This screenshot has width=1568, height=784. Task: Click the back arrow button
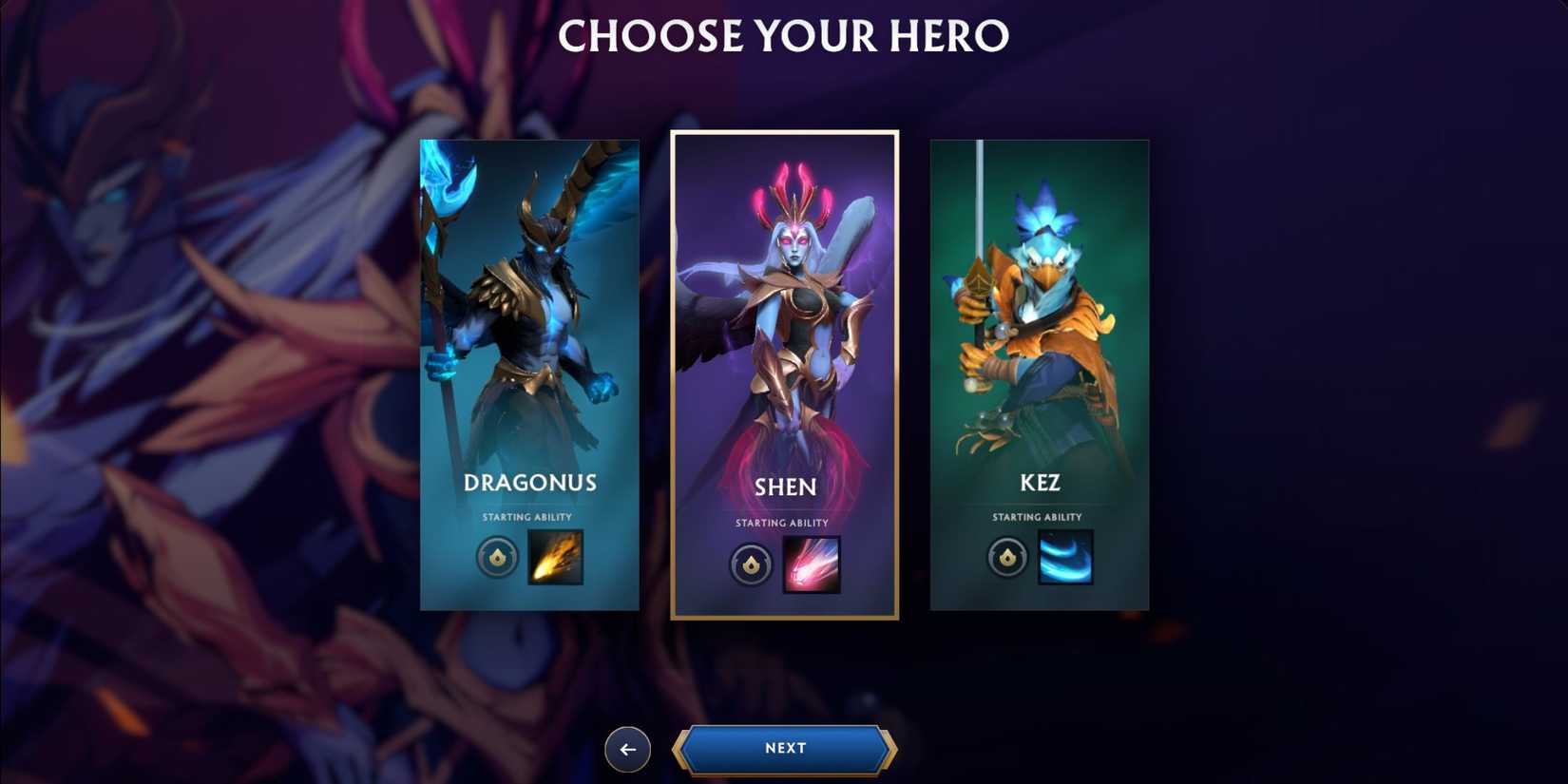(627, 749)
